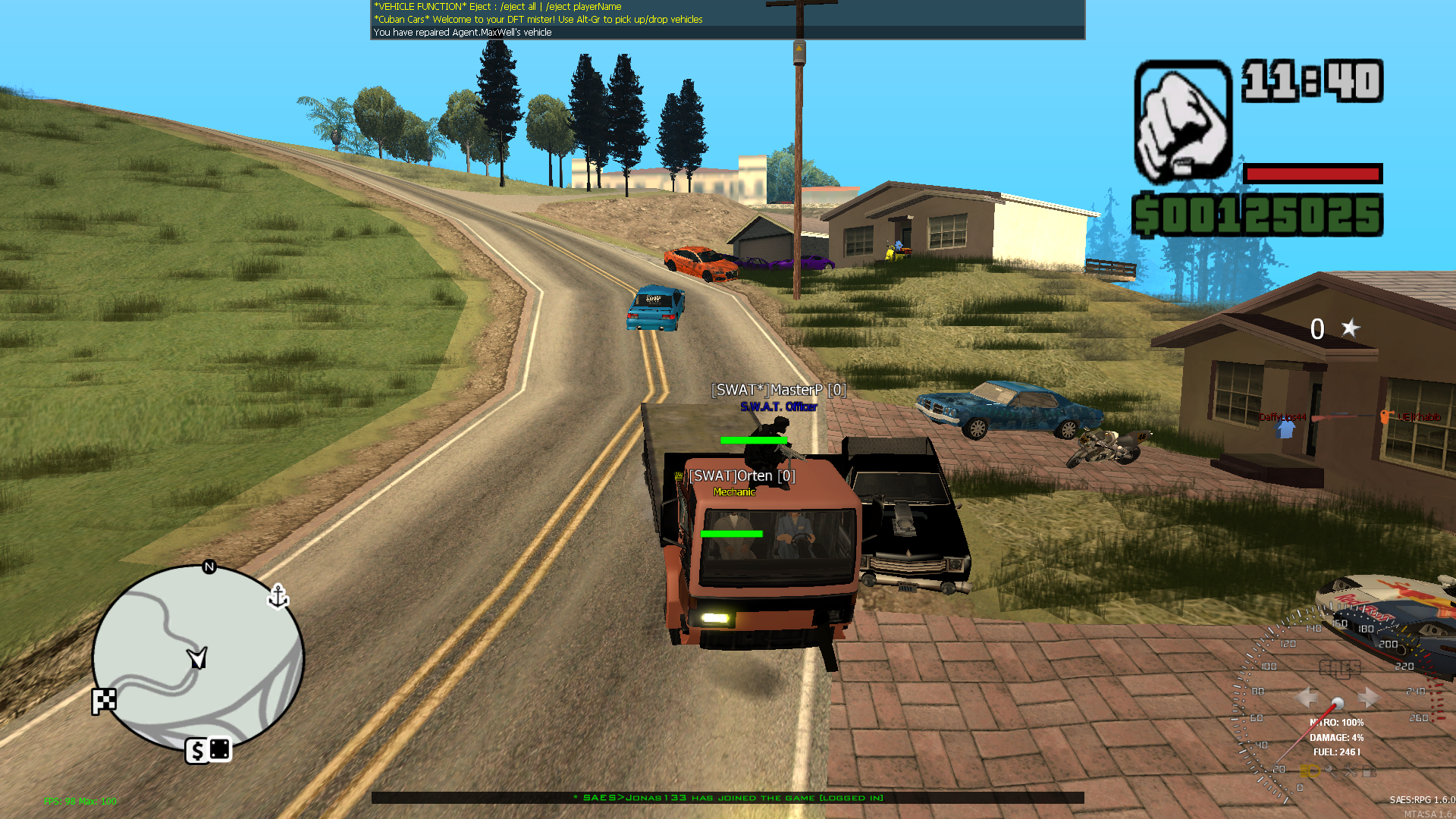The width and height of the screenshot is (1456, 819).
Task: Select the yellow headlights icon on the speedometer
Action: point(1310,773)
